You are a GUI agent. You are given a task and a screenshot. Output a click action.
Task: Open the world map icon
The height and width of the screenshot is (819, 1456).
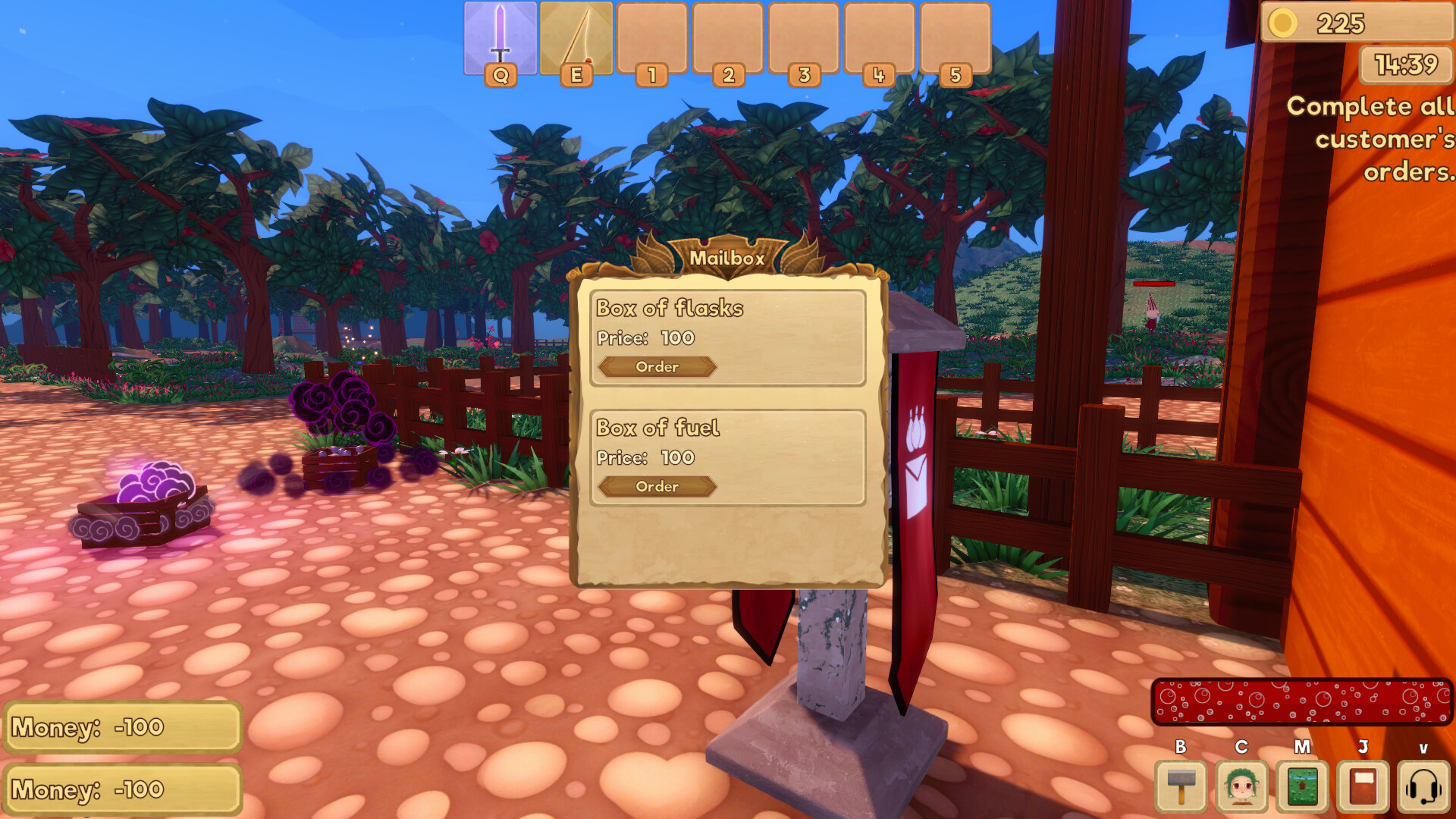tap(1301, 786)
